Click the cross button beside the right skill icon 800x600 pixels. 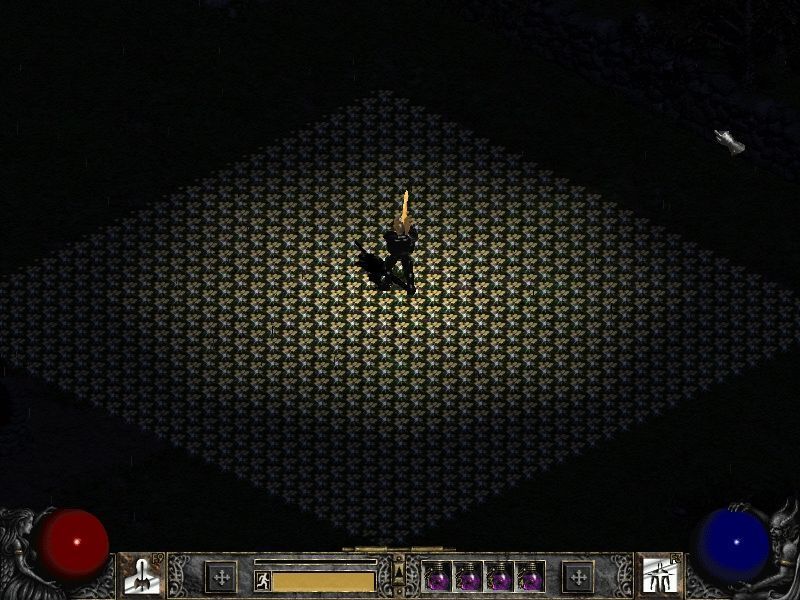(x=578, y=577)
